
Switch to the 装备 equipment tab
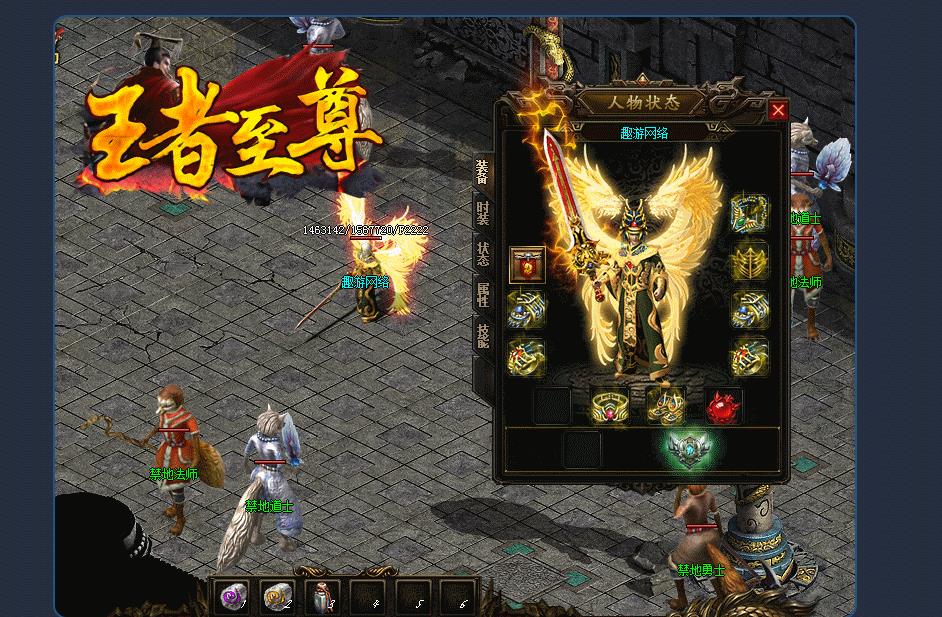(x=483, y=173)
